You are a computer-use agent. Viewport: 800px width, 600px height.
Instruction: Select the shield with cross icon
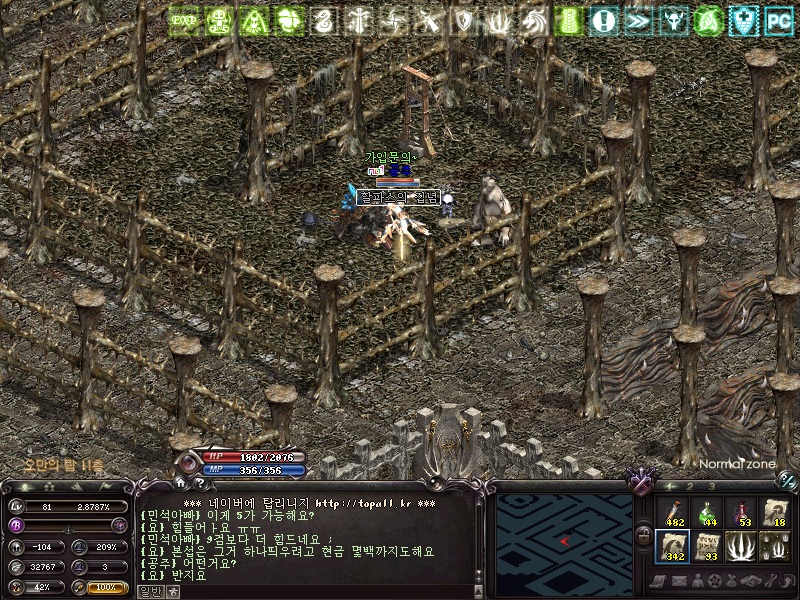tap(743, 20)
